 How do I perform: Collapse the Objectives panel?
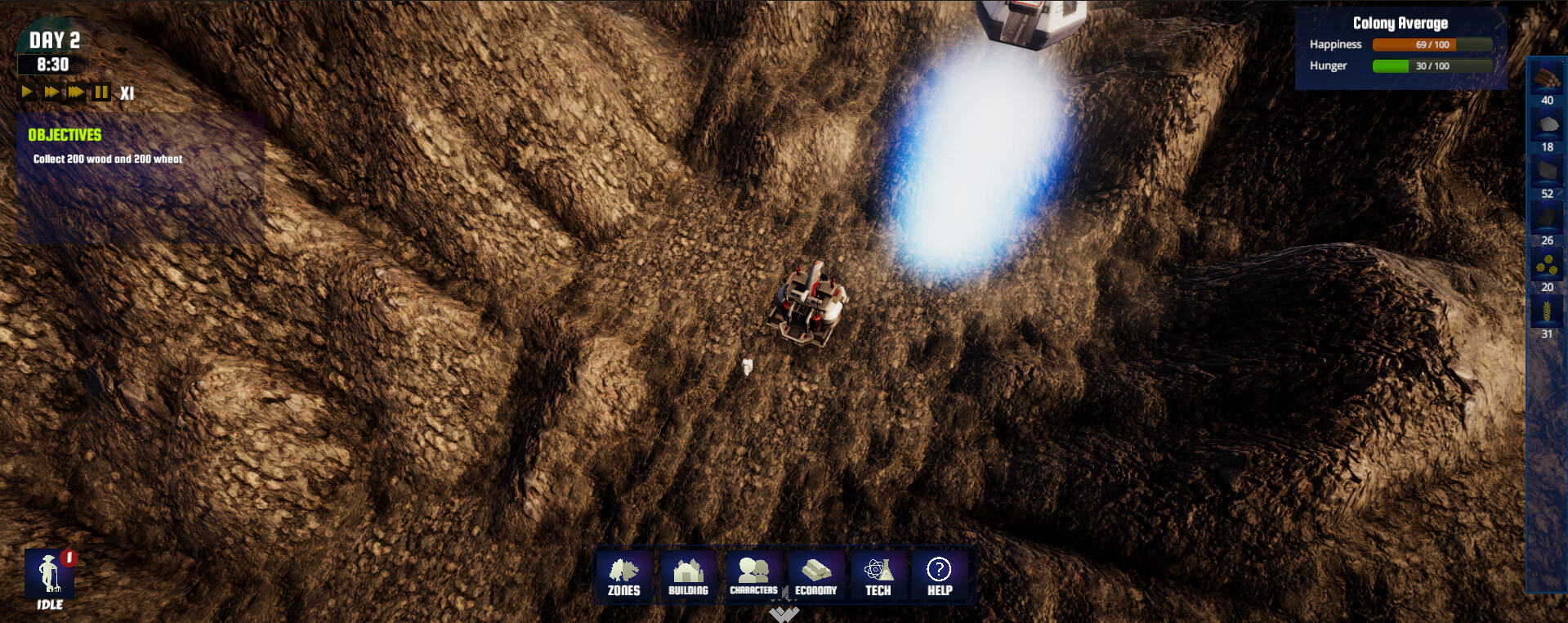(65, 135)
